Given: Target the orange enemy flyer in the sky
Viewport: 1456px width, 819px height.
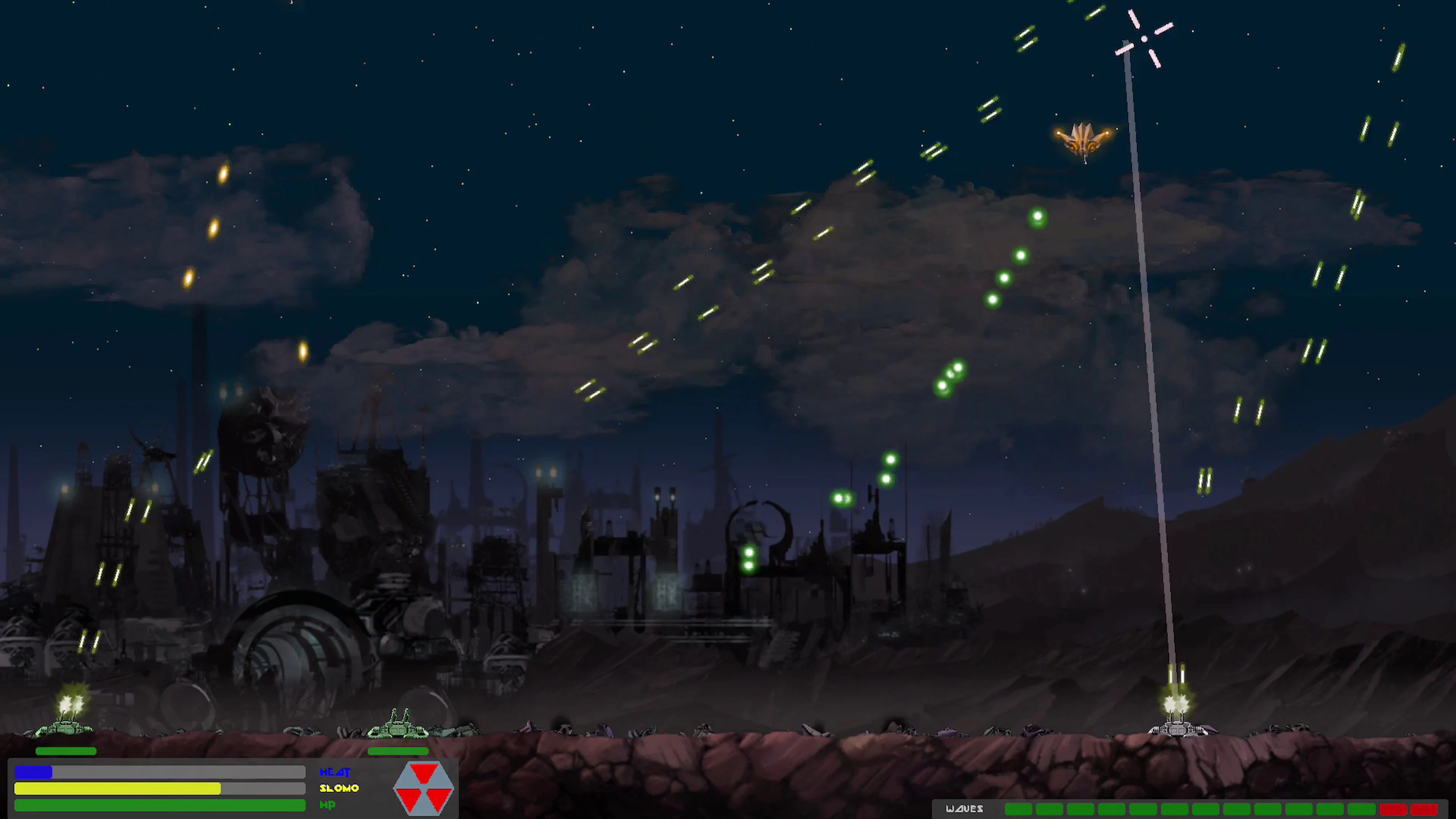Looking at the screenshot, I should click(x=1083, y=140).
